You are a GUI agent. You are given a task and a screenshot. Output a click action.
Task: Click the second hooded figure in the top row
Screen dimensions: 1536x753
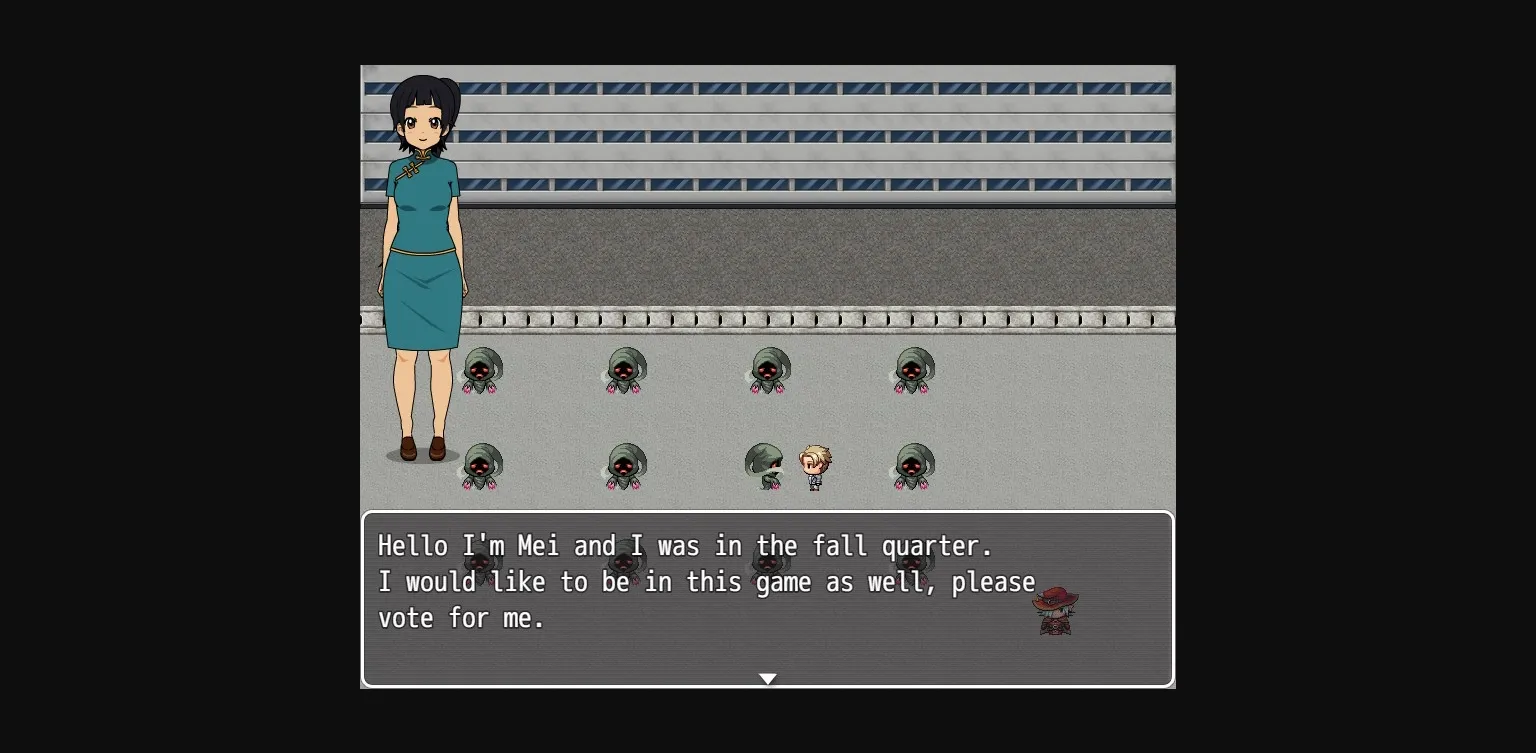(625, 370)
